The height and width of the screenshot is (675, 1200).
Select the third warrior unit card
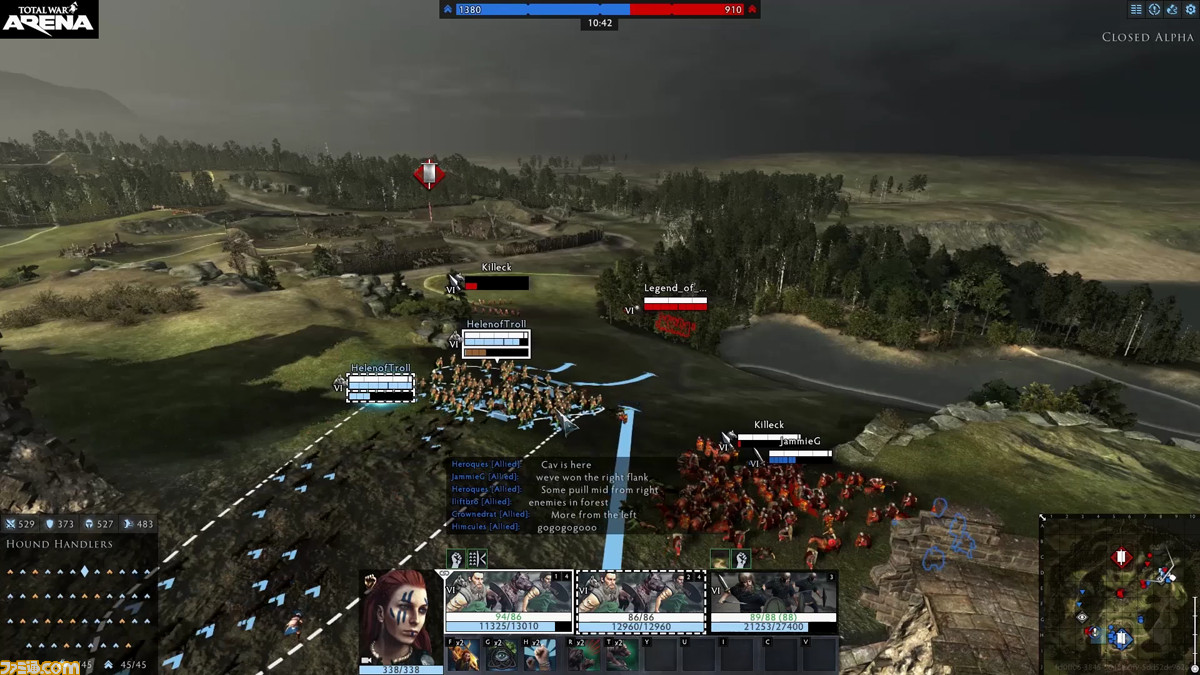(x=773, y=602)
